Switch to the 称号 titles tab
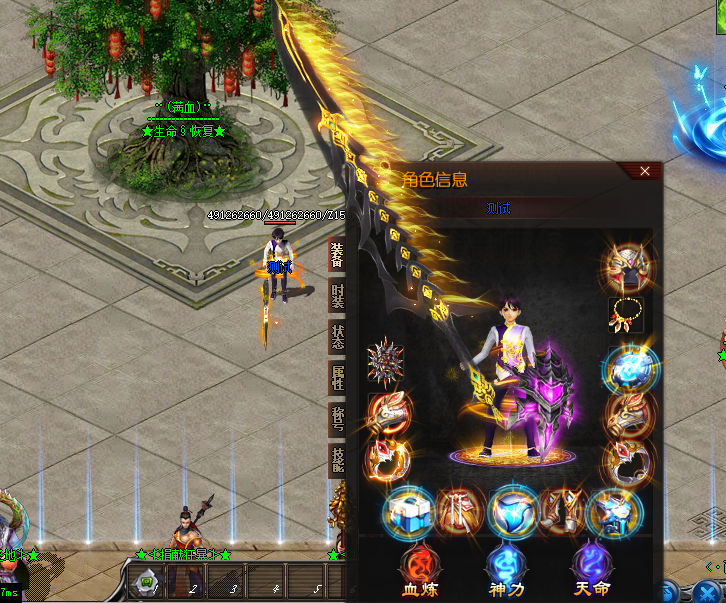Image resolution: width=726 pixels, height=603 pixels. 337,419
